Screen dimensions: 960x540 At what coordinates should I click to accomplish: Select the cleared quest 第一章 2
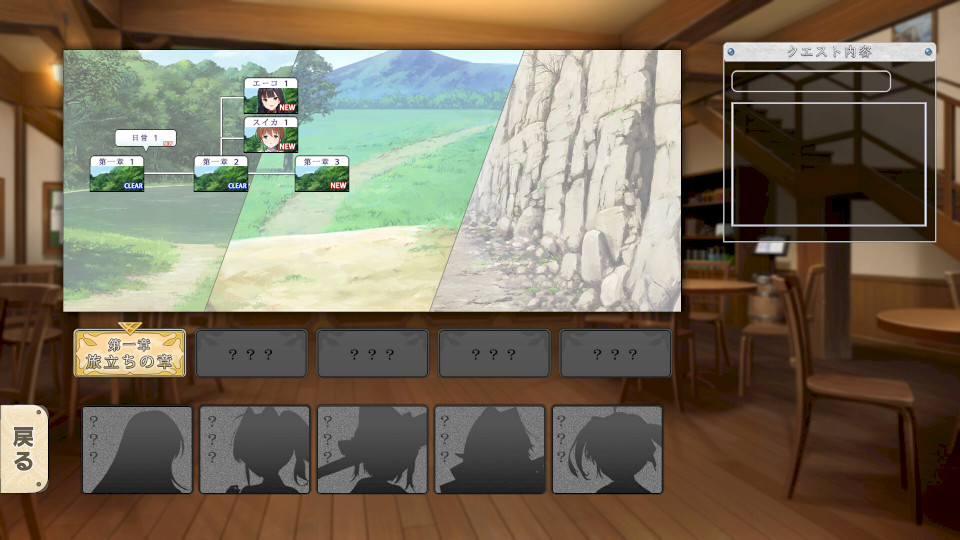tap(221, 174)
